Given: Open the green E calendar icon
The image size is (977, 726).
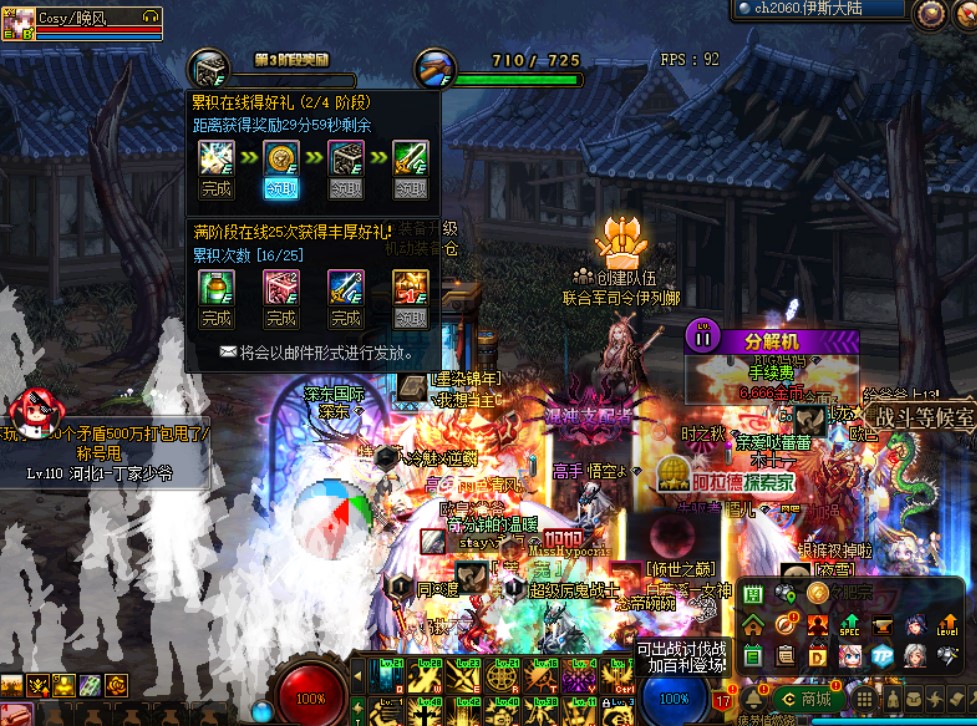Looking at the screenshot, I should click(753, 656).
